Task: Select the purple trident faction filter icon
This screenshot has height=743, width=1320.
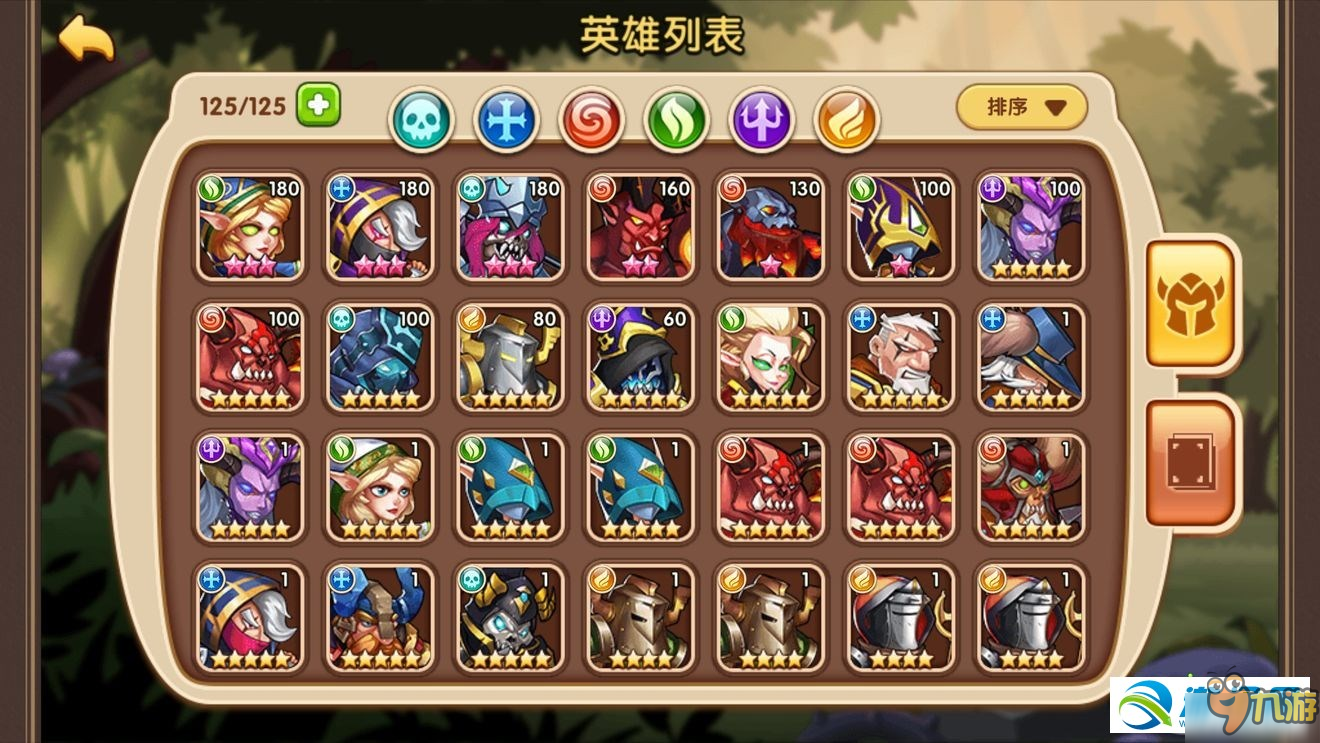Action: pyautogui.click(x=761, y=118)
